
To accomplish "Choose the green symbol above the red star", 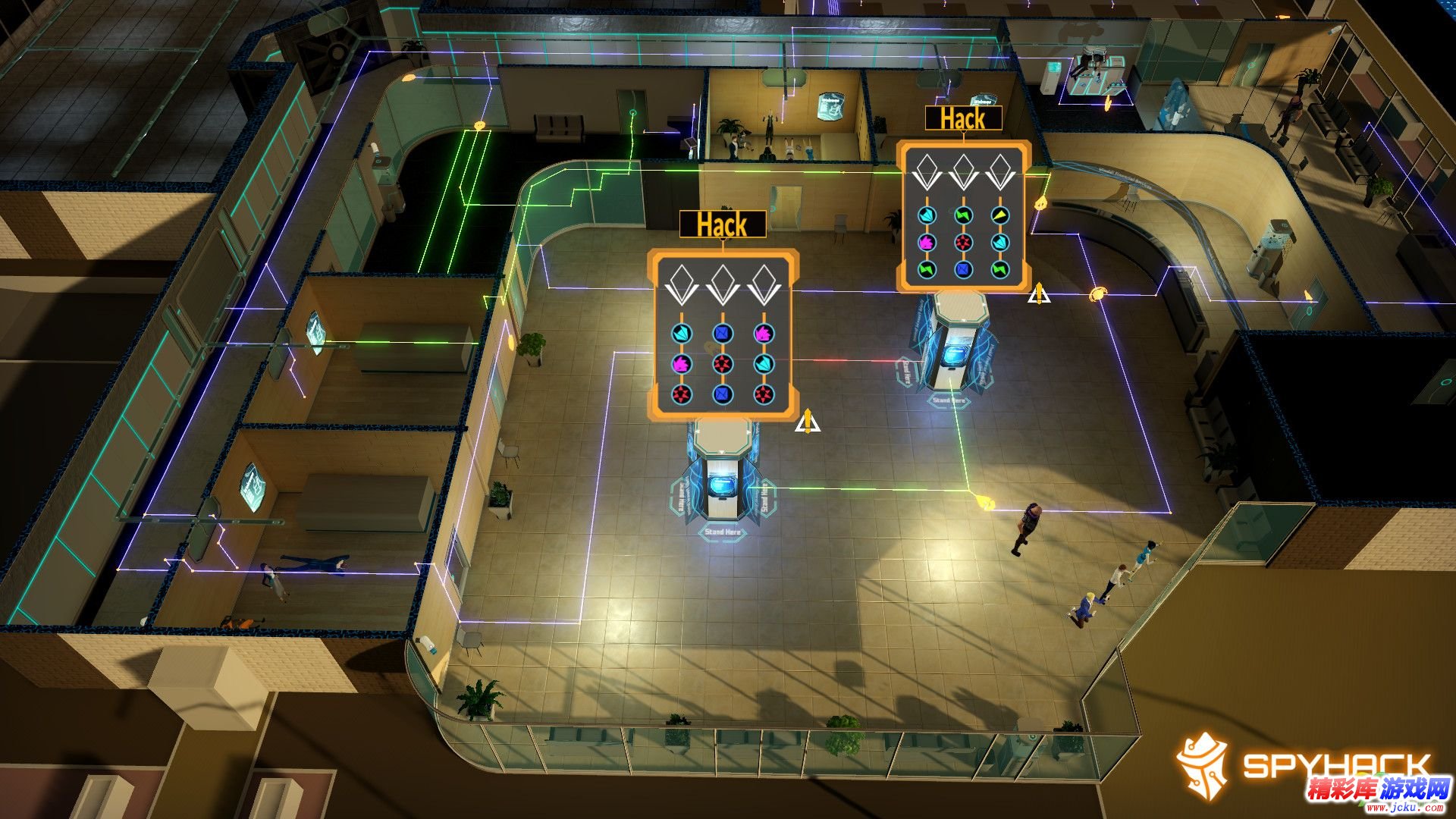I will pos(963,215).
